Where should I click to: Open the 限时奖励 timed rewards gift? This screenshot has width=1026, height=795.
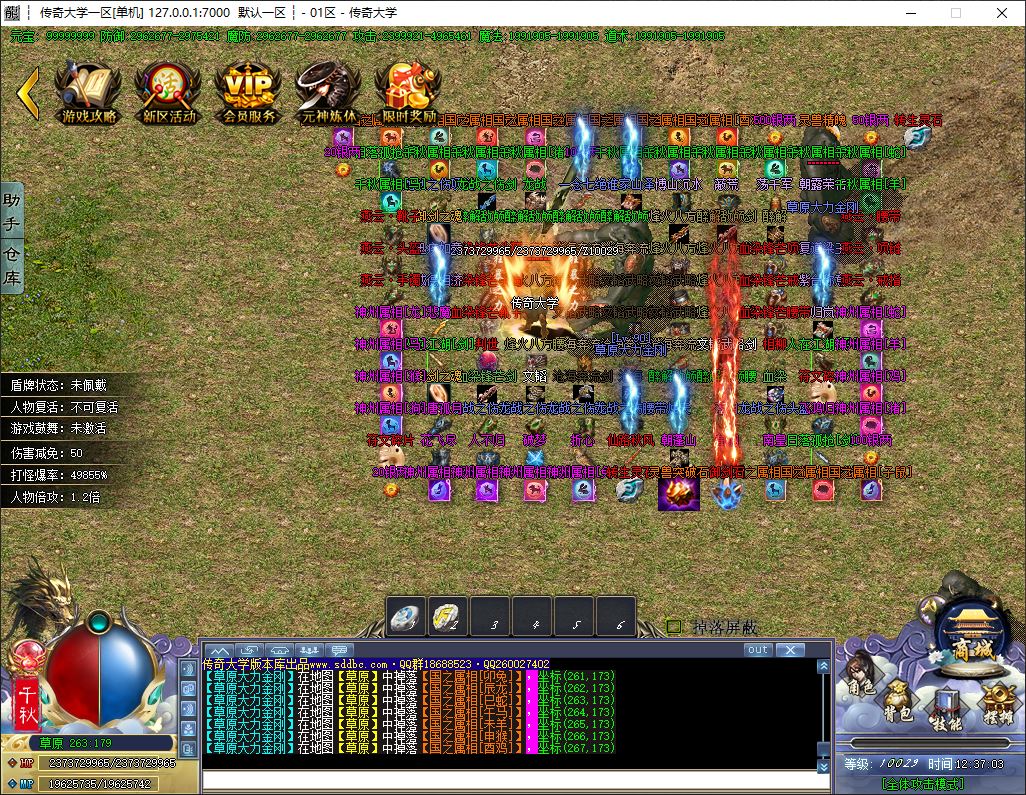coord(408,92)
